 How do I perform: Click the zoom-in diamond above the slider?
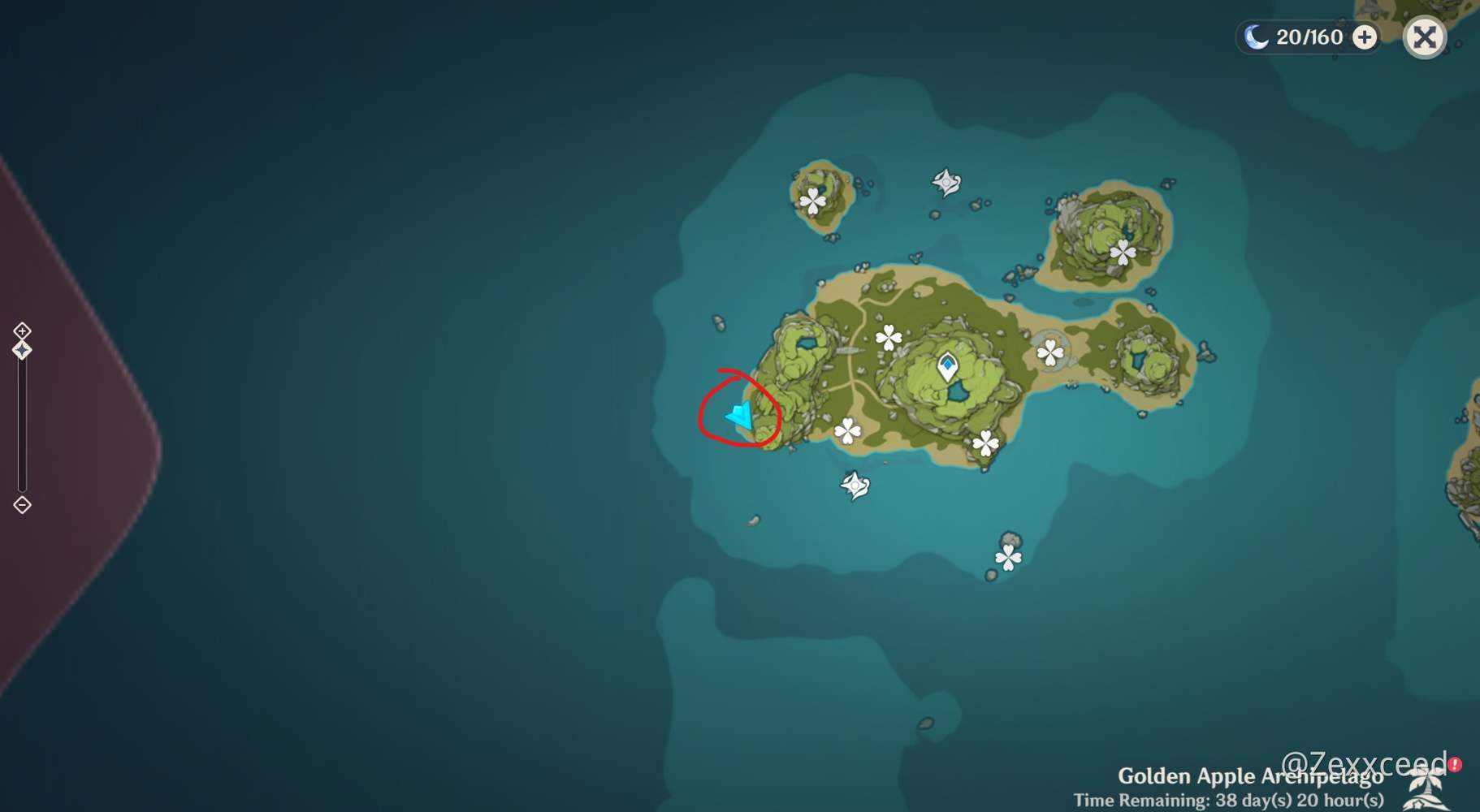pyautogui.click(x=22, y=330)
